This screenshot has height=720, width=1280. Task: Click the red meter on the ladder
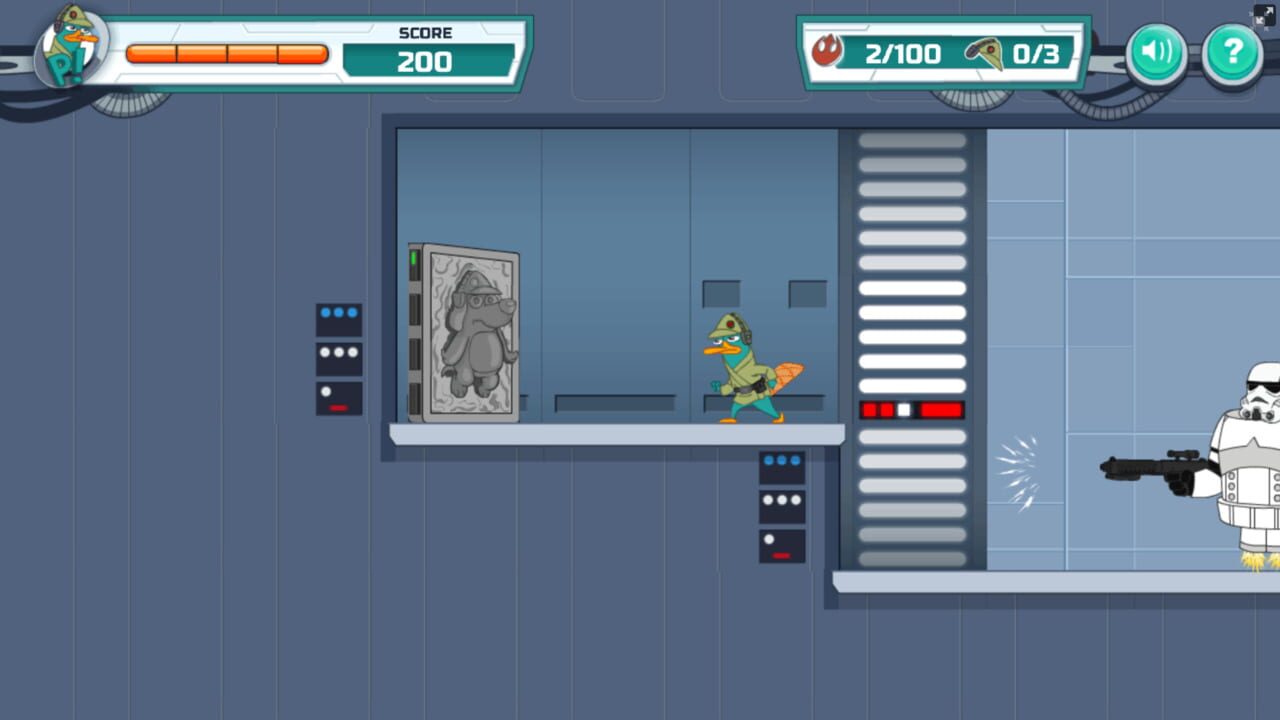(x=911, y=409)
